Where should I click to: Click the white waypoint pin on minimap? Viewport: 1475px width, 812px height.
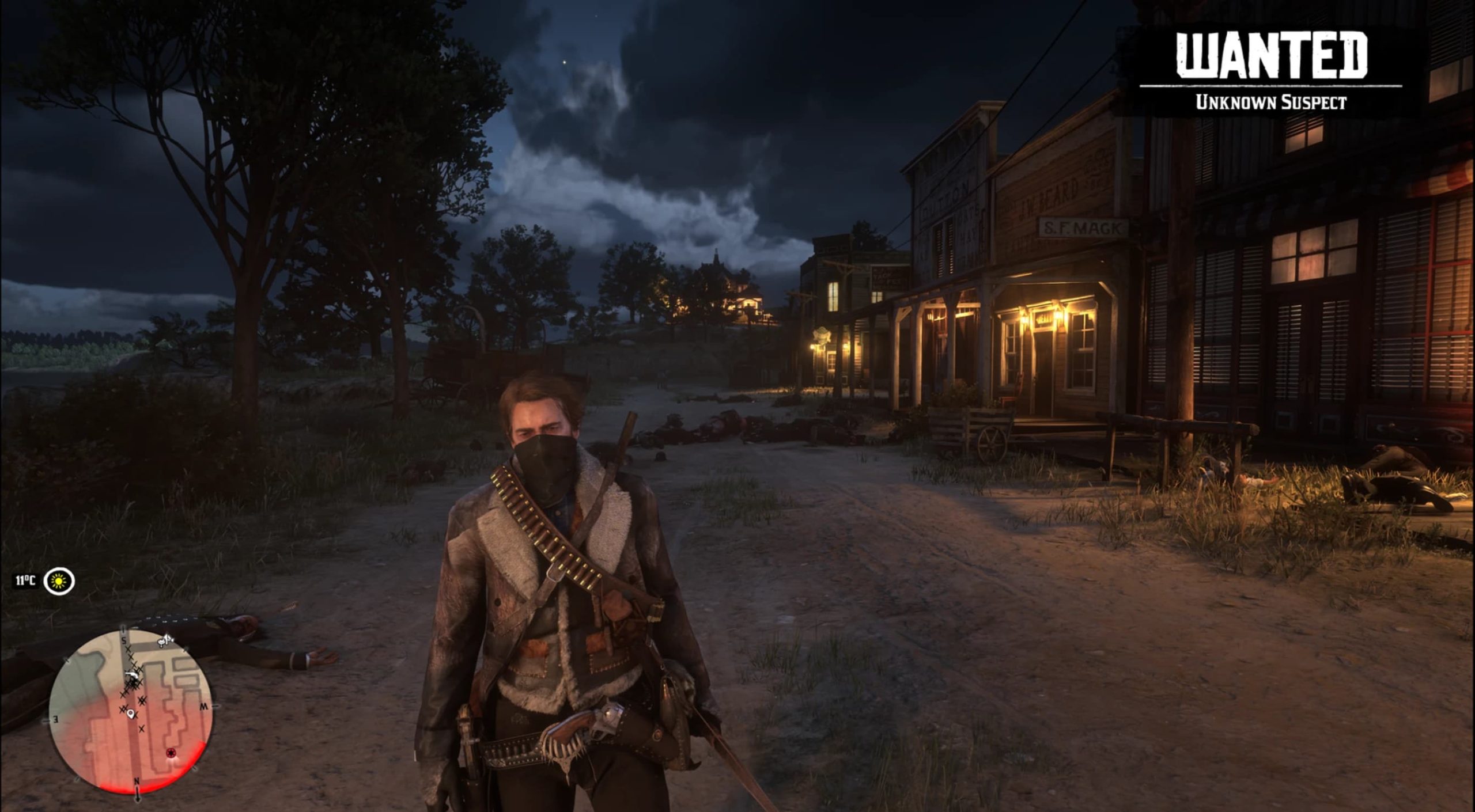[x=131, y=715]
